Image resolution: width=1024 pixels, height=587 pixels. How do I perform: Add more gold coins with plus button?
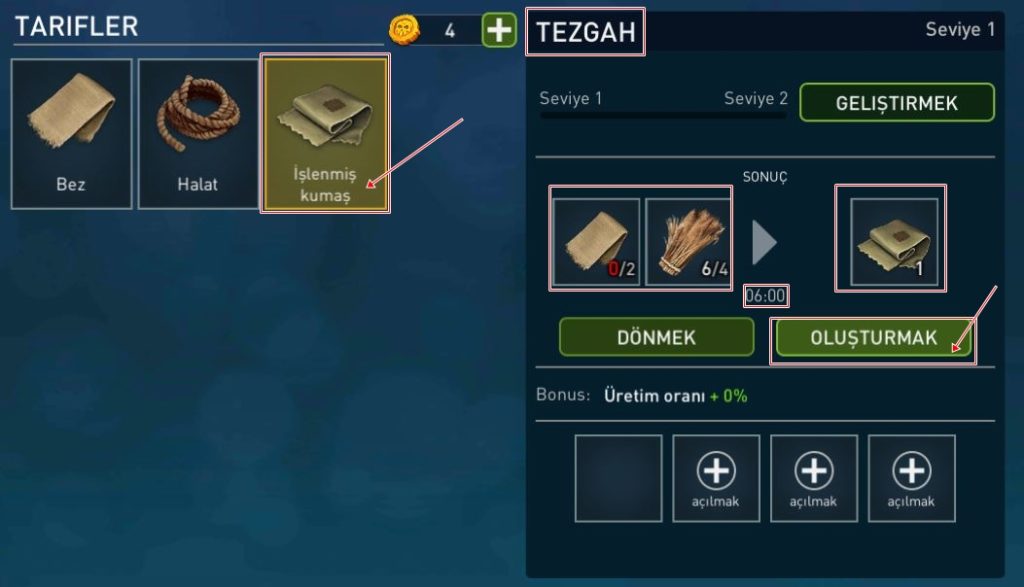(499, 30)
